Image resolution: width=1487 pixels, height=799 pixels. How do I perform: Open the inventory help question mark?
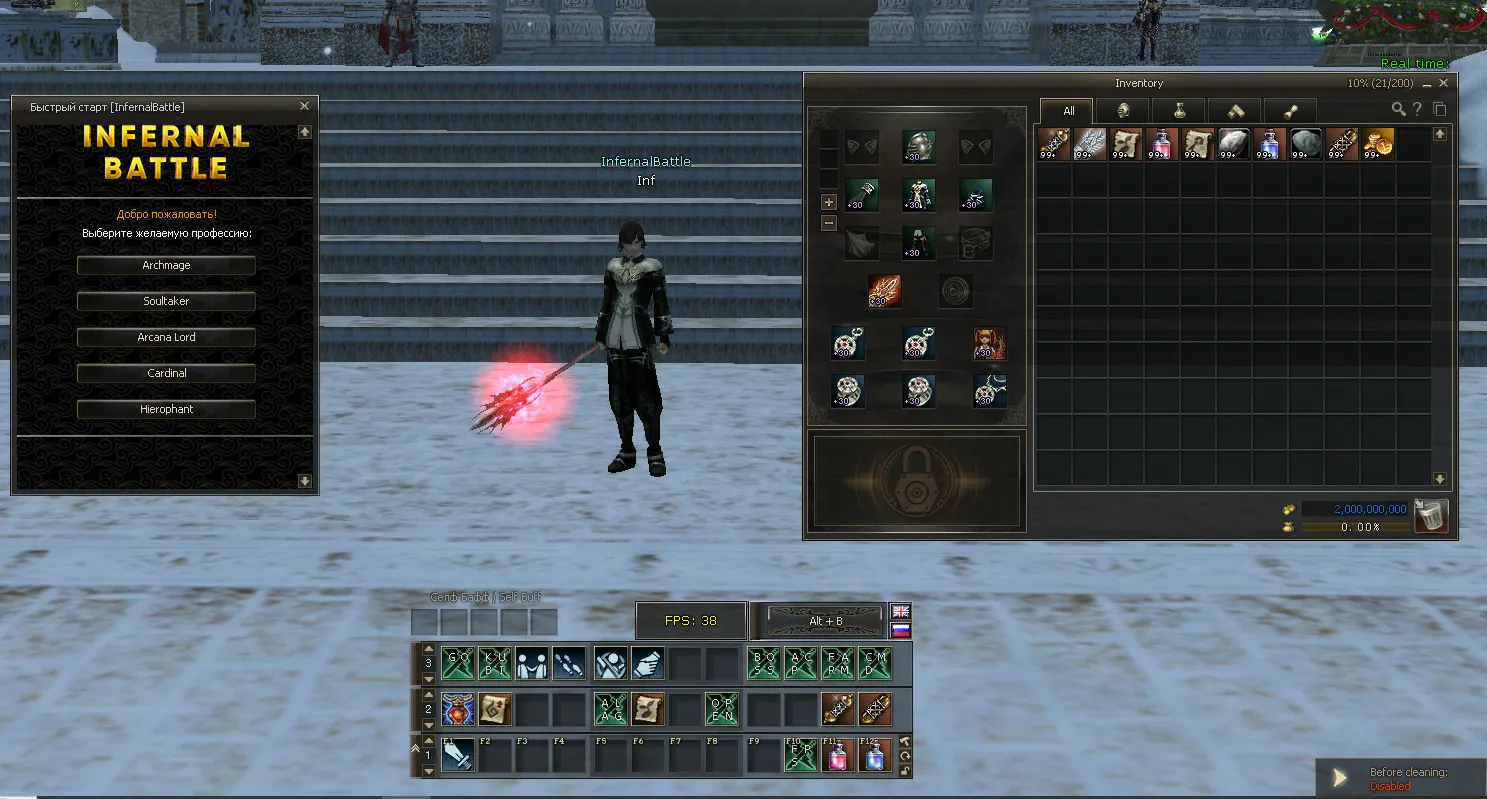point(1417,109)
